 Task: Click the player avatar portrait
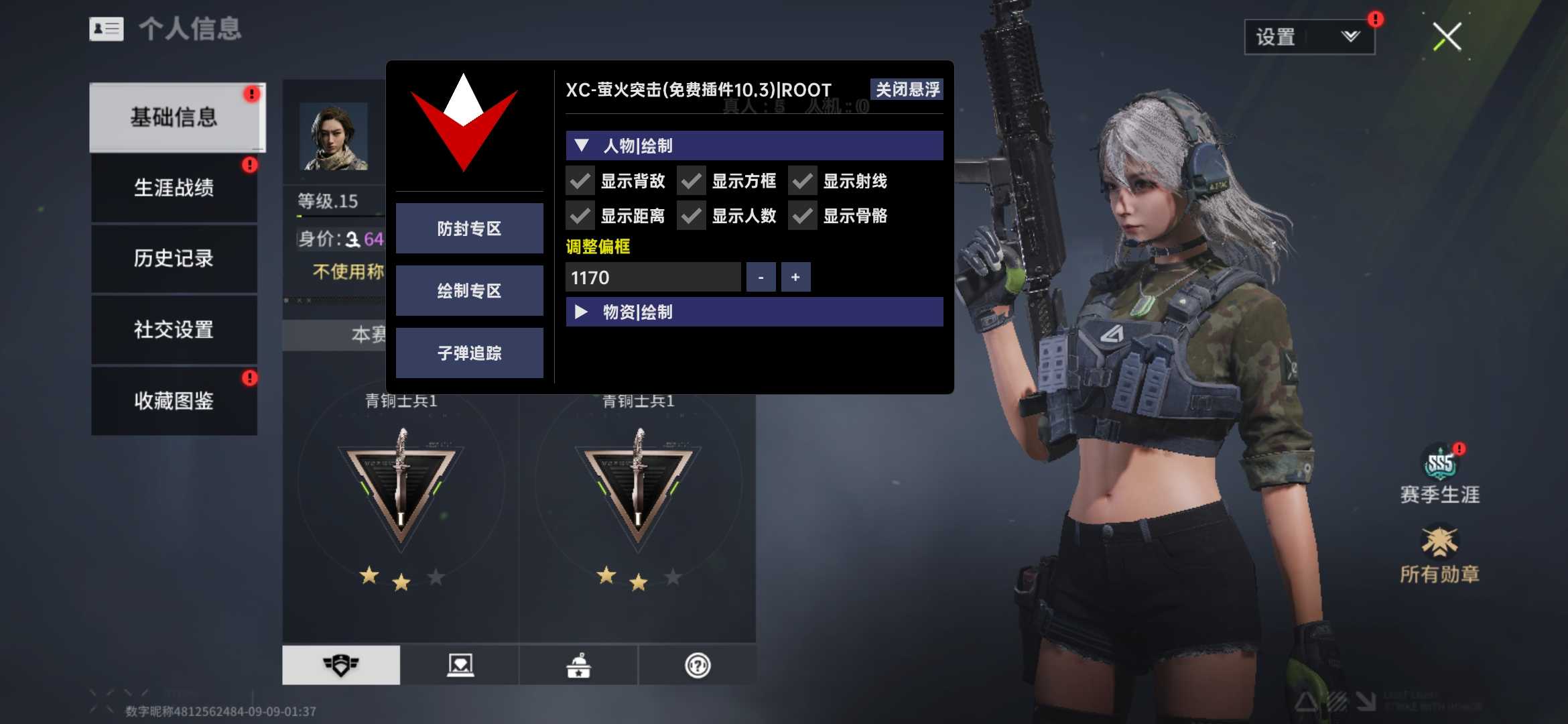334,137
